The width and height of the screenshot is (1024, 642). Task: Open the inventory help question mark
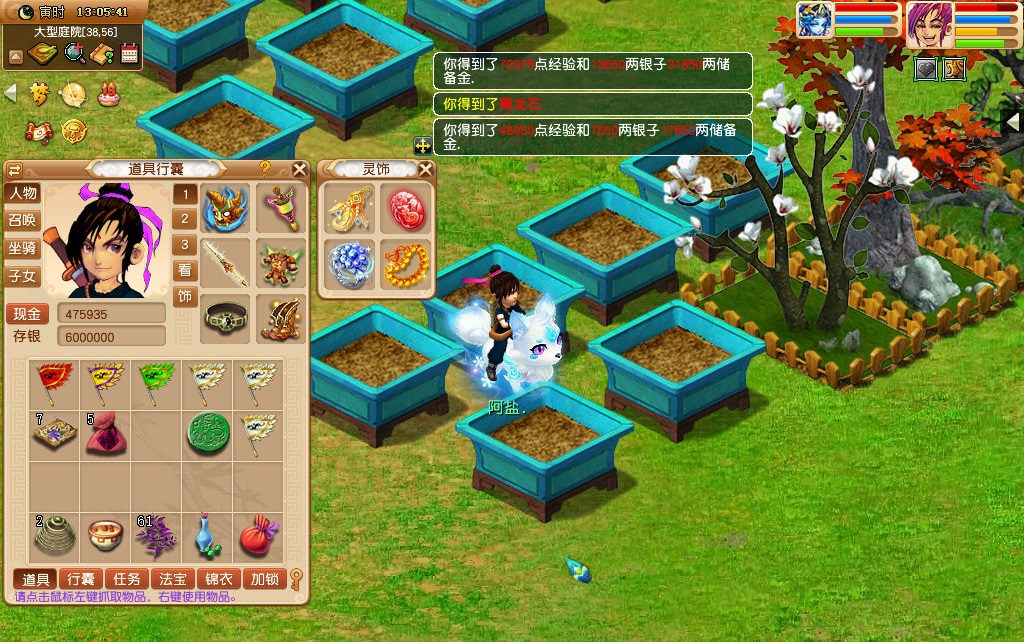[265, 168]
